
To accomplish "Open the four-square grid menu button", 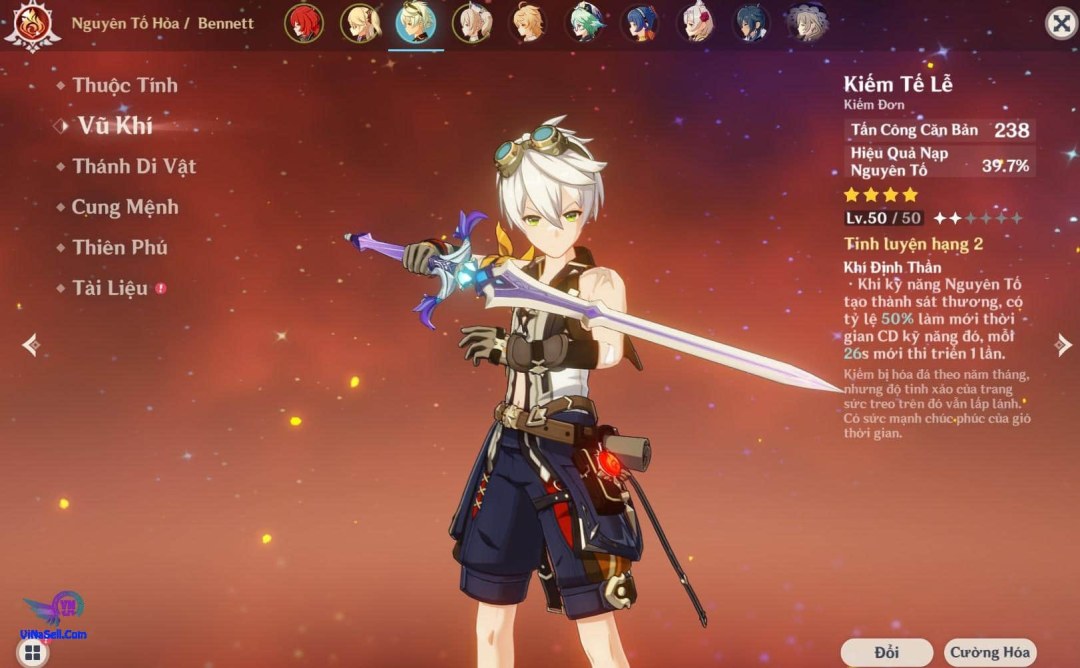I will (x=33, y=654).
